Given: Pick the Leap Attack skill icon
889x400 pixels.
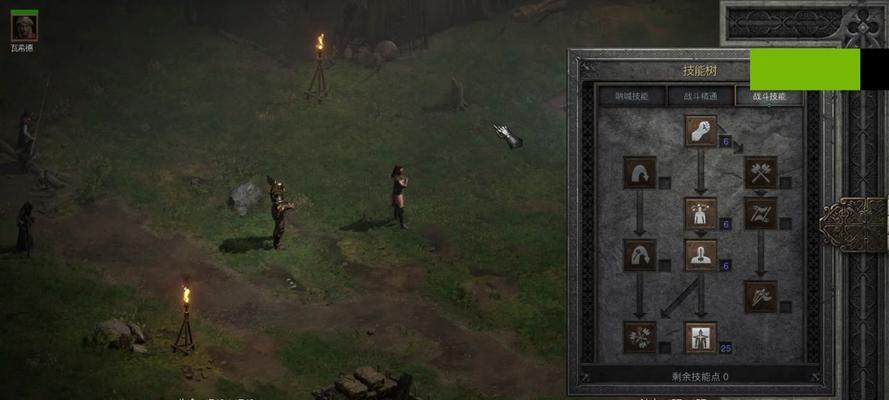Looking at the screenshot, I should pos(639,254).
